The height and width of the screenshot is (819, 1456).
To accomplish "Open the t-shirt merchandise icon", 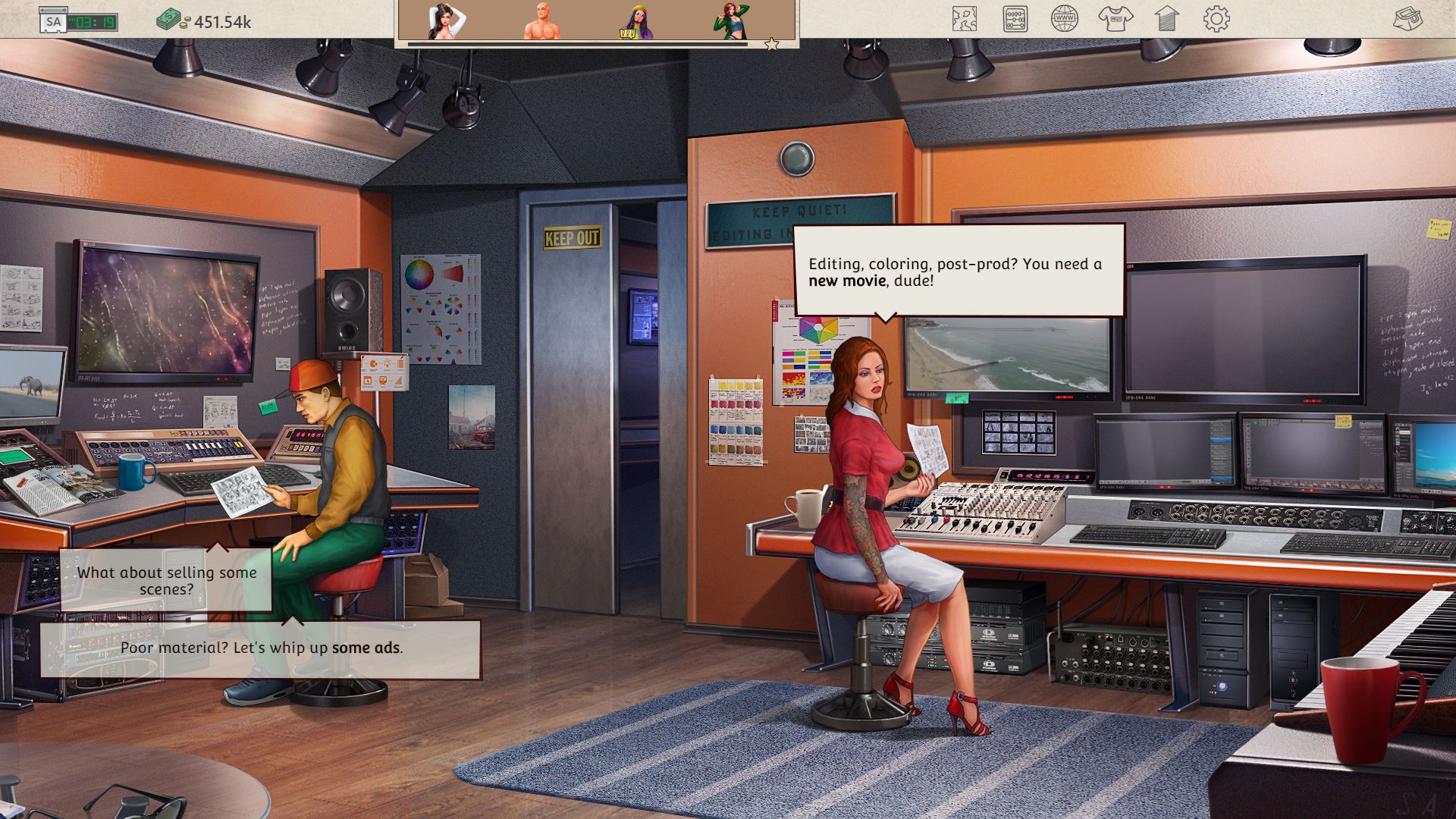I will (x=1115, y=19).
